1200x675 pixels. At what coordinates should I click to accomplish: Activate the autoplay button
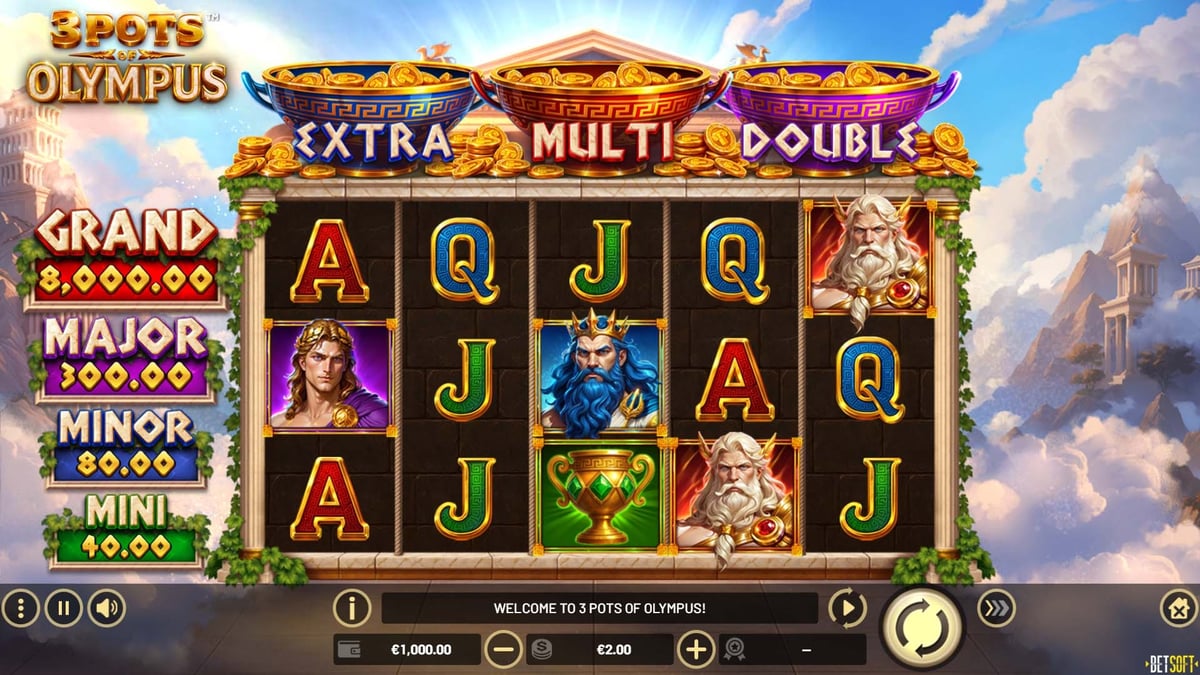tap(847, 607)
